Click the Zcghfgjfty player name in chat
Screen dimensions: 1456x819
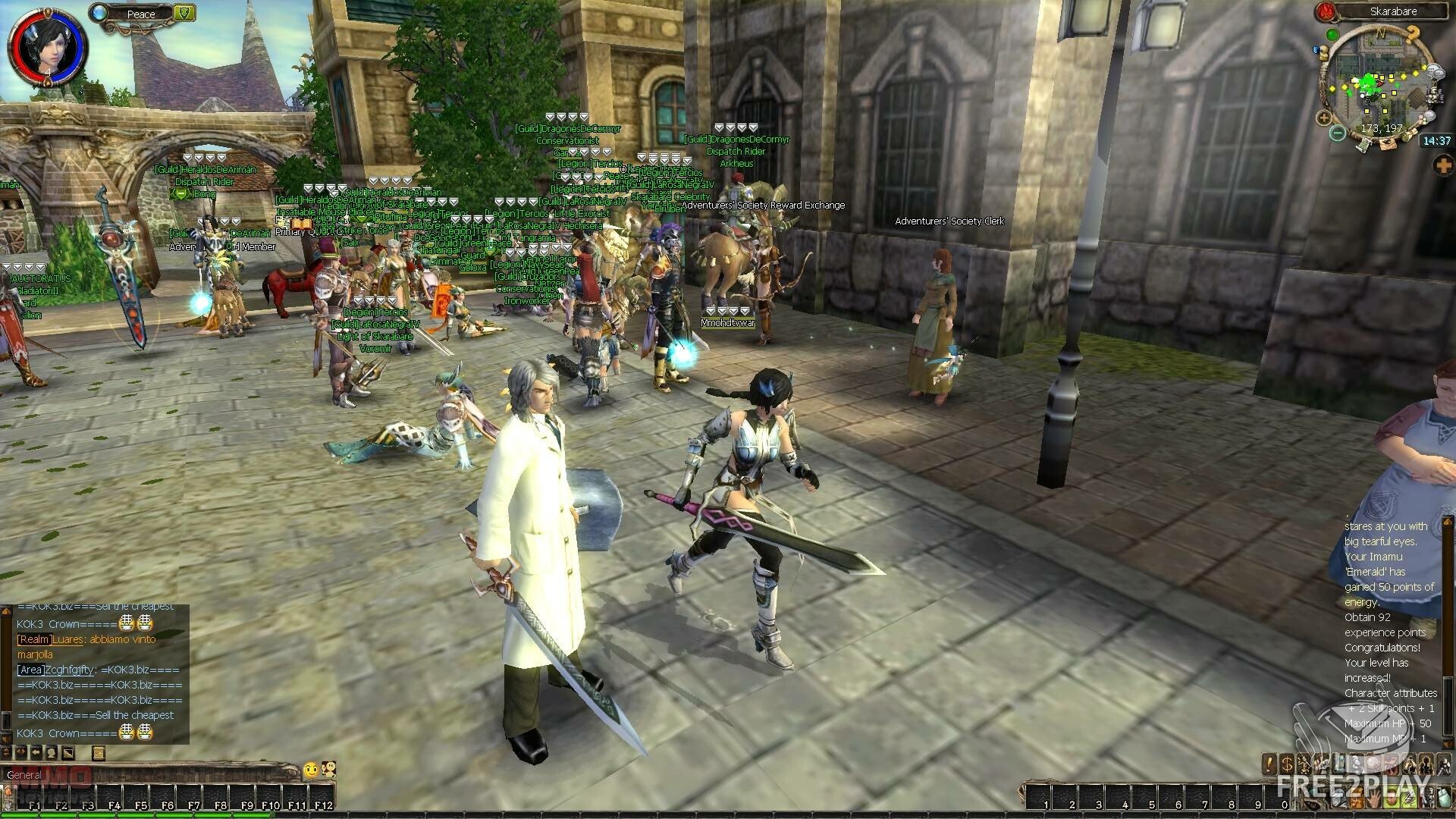pos(70,670)
